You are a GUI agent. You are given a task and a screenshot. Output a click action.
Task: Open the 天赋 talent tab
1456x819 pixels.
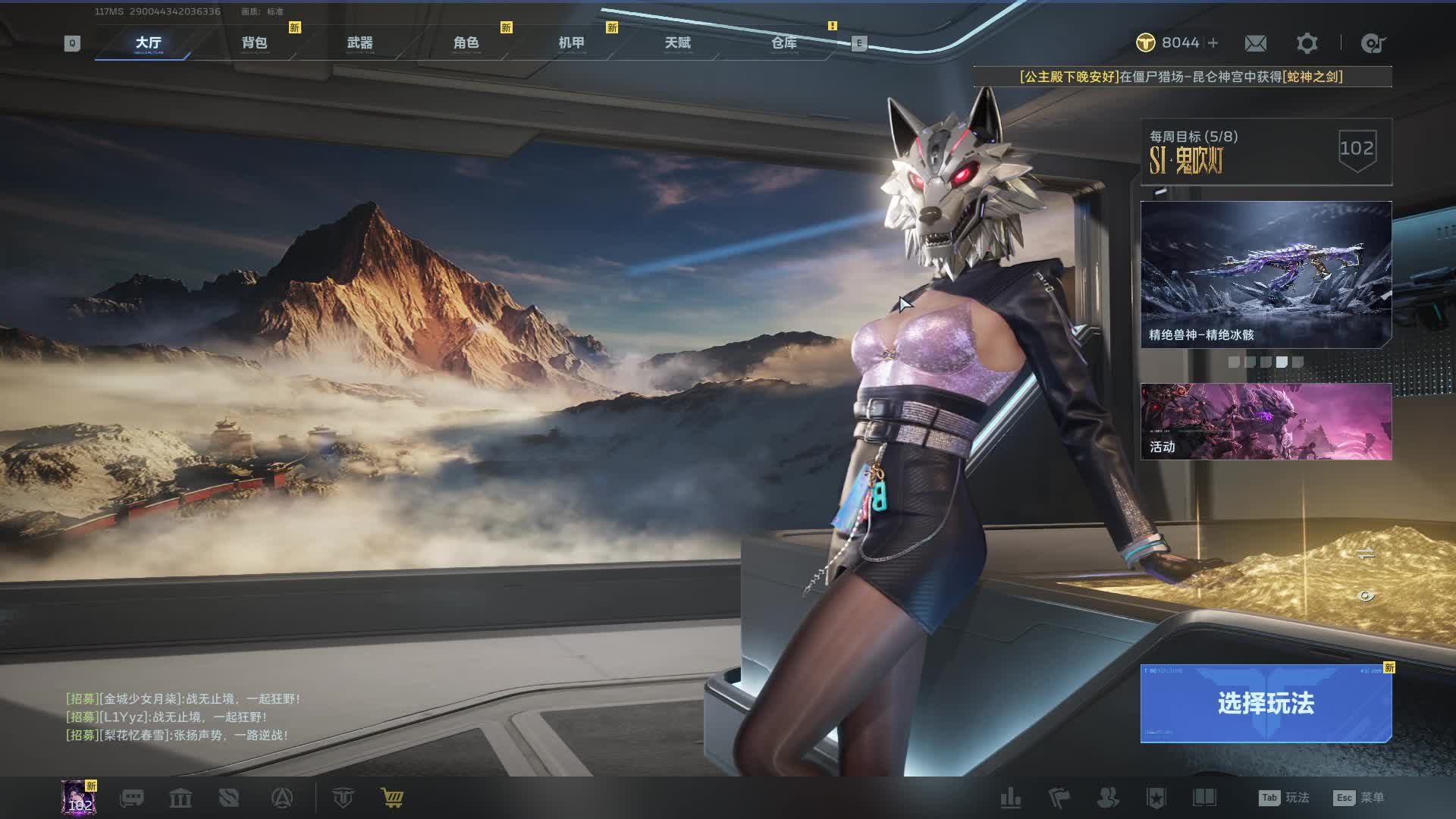pos(678,43)
